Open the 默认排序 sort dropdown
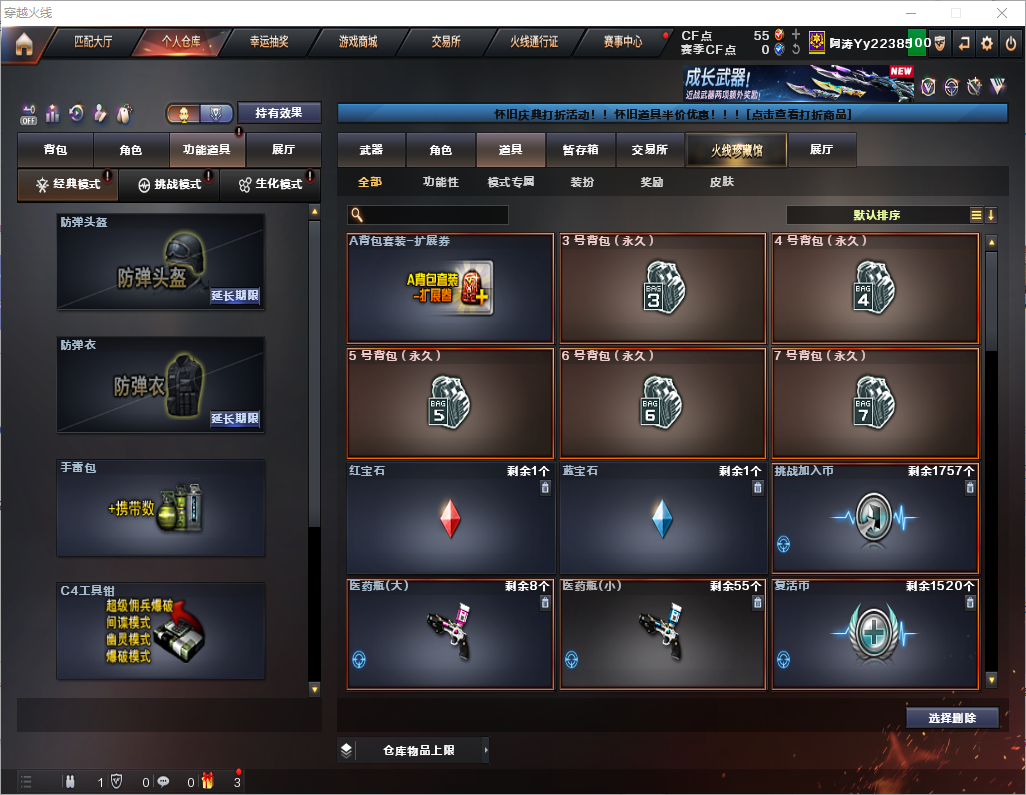 point(877,215)
